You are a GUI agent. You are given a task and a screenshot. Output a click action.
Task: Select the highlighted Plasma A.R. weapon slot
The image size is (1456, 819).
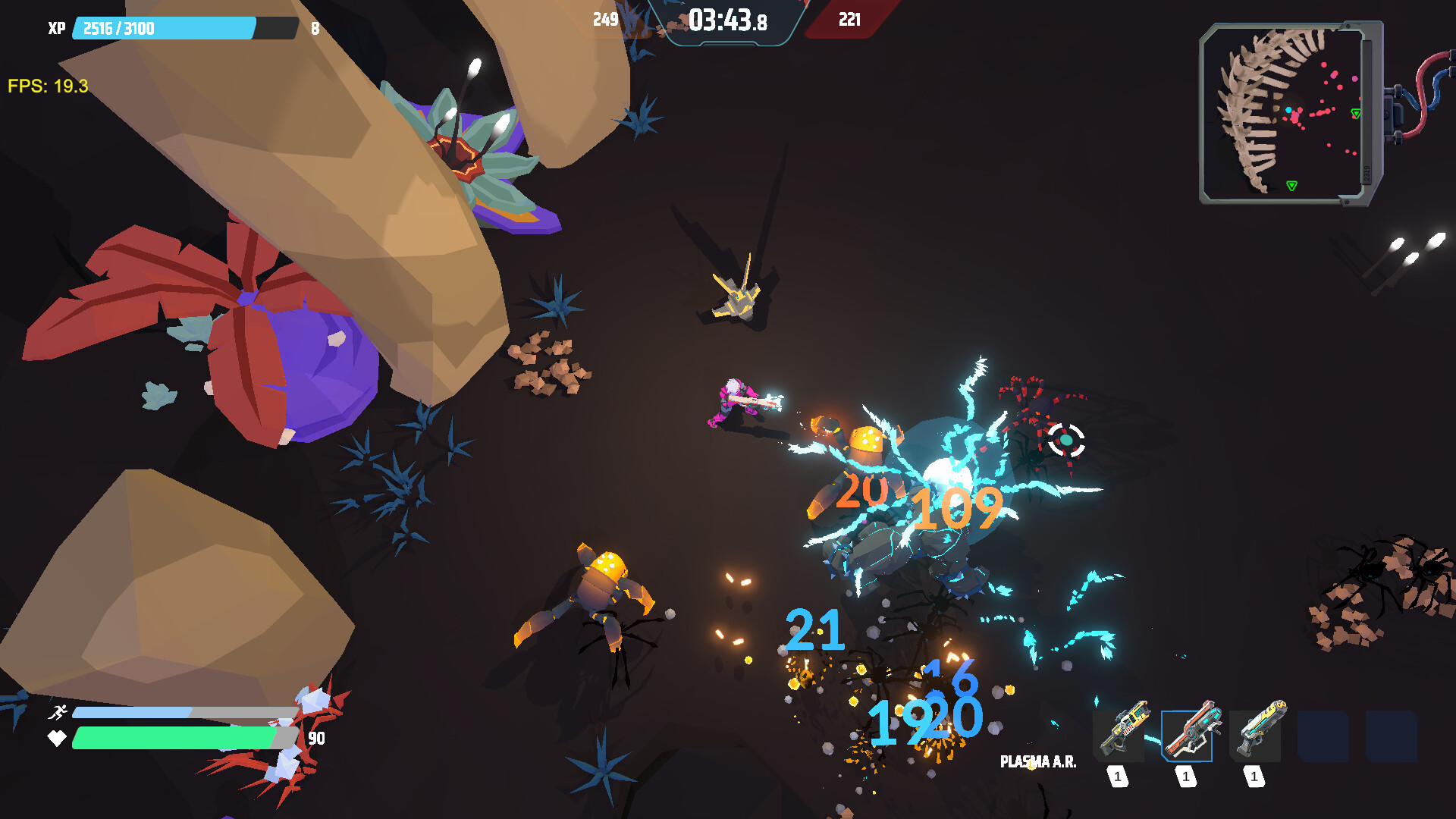click(1187, 736)
